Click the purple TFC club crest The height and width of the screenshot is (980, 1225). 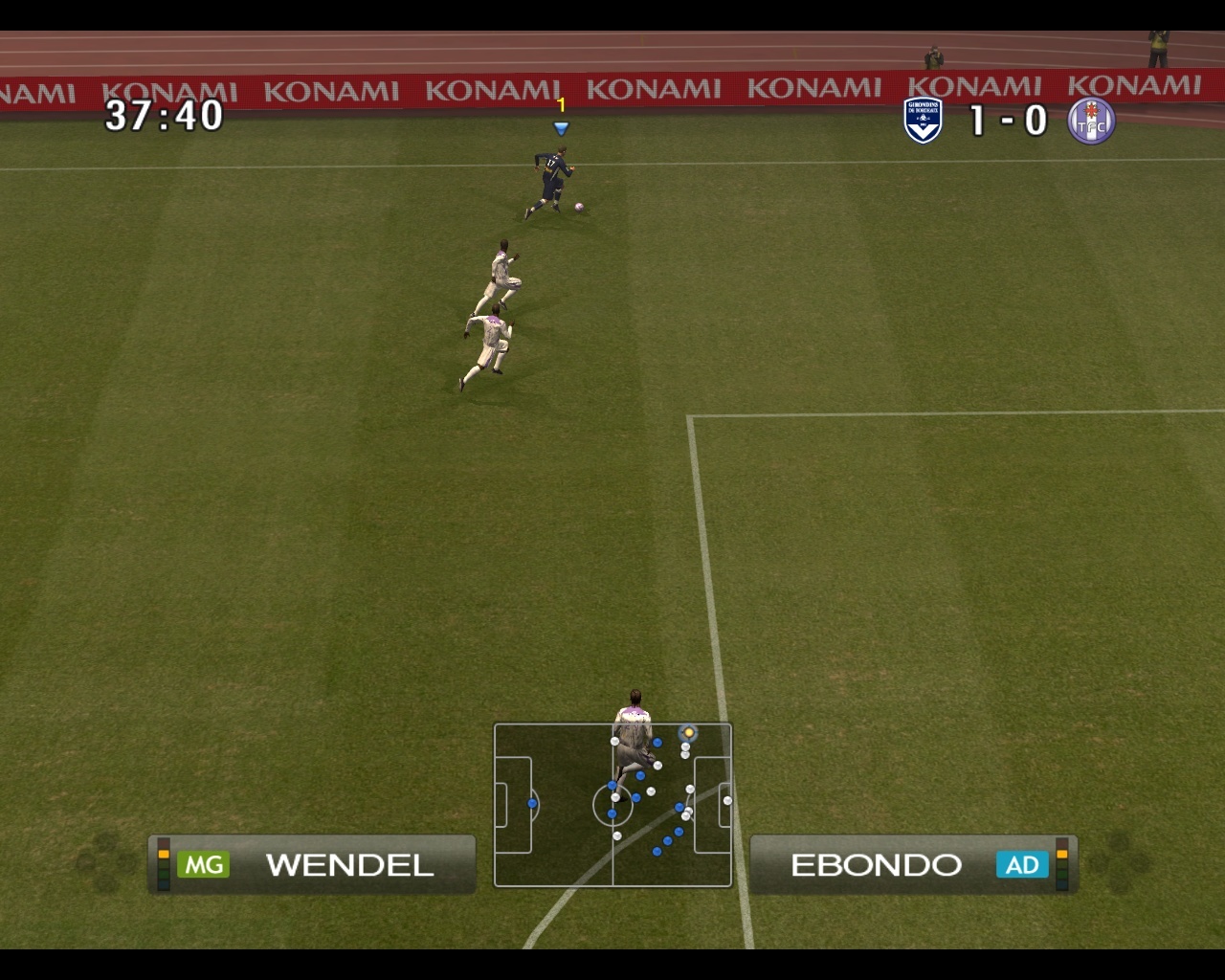[x=1091, y=122]
